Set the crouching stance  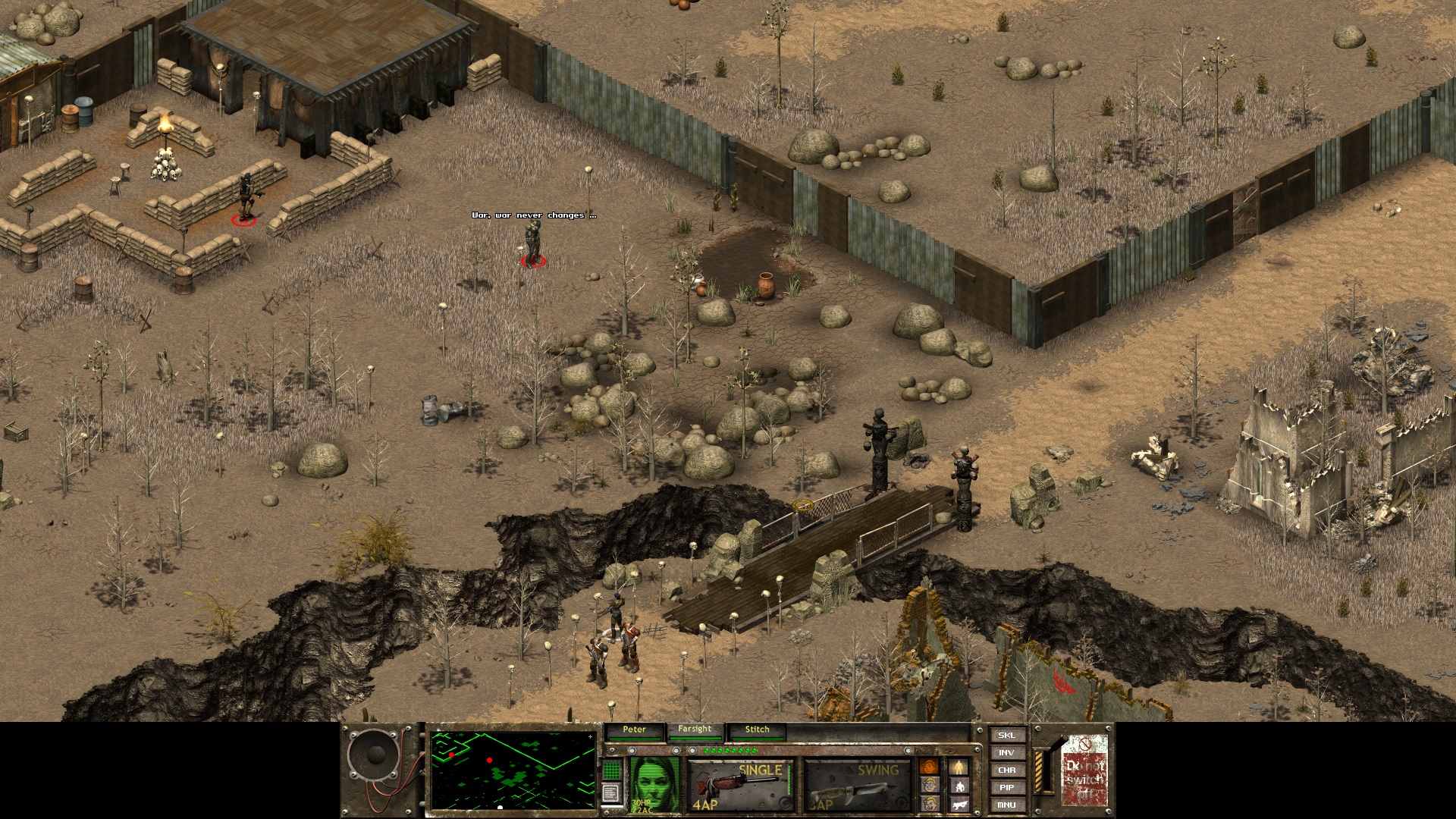[x=959, y=786]
